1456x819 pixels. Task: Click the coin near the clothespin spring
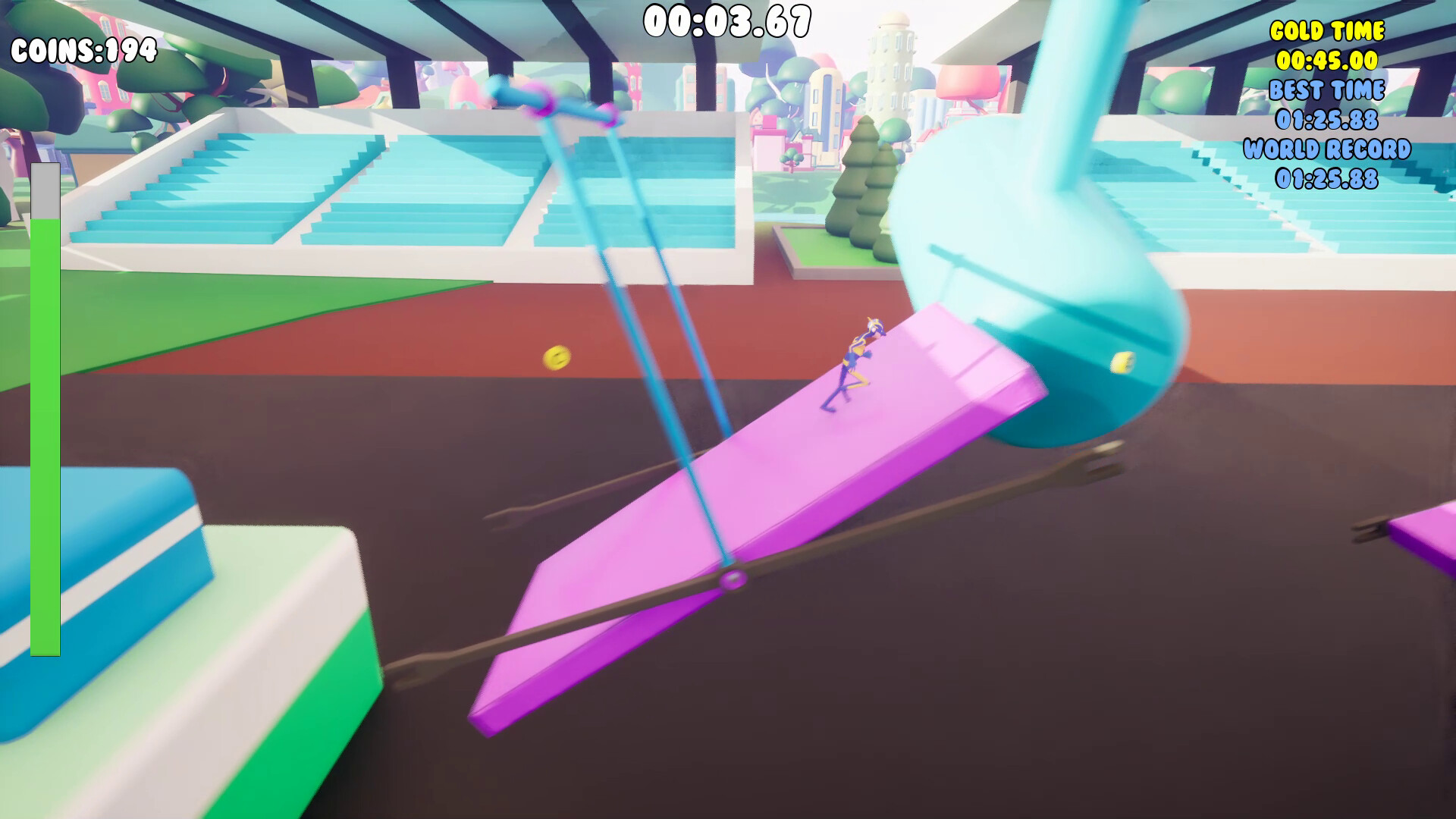pyautogui.click(x=1121, y=362)
